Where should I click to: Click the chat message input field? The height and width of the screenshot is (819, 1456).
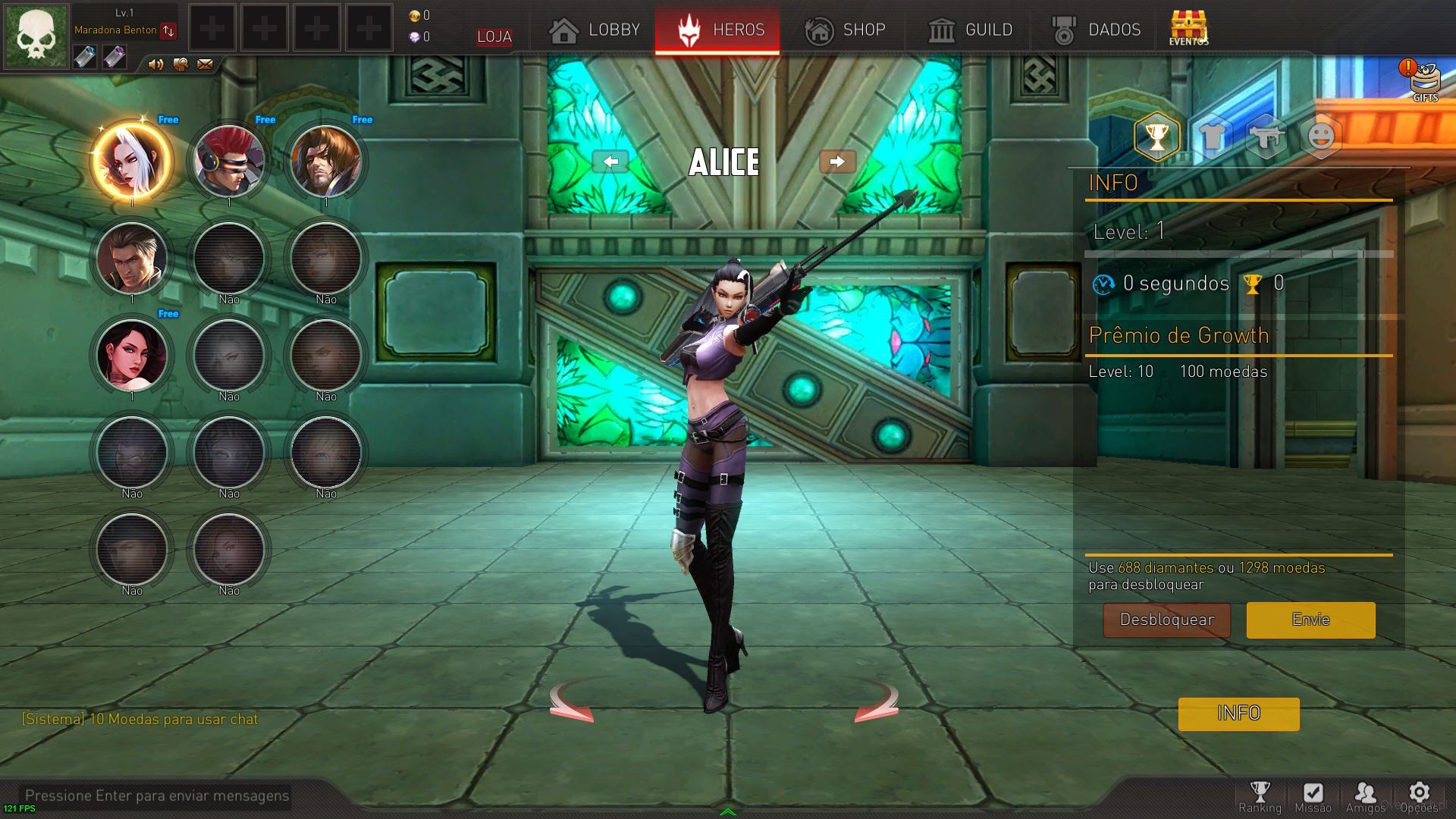click(157, 795)
